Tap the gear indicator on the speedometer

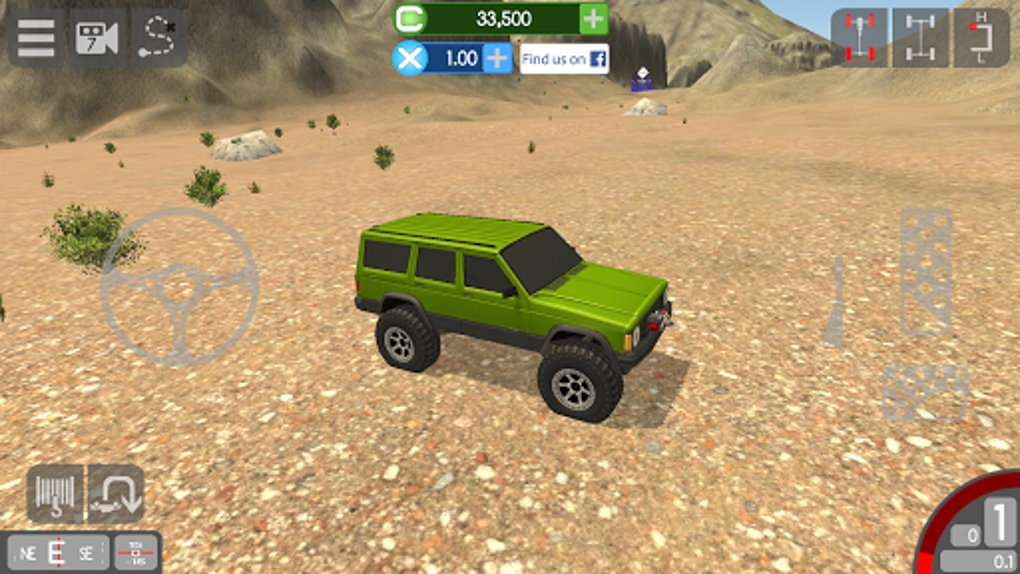click(1000, 524)
